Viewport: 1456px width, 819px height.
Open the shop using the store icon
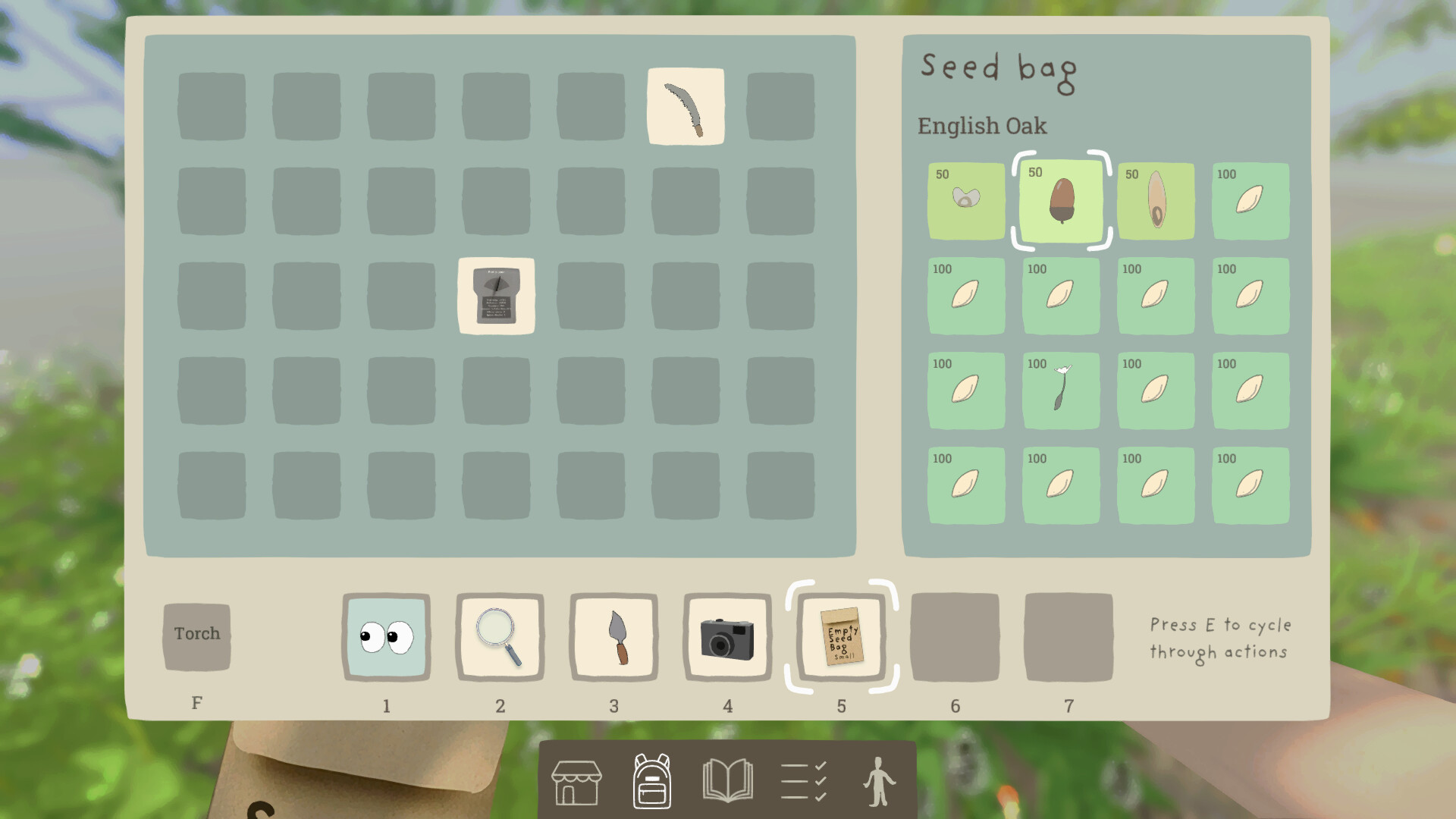pos(576,781)
